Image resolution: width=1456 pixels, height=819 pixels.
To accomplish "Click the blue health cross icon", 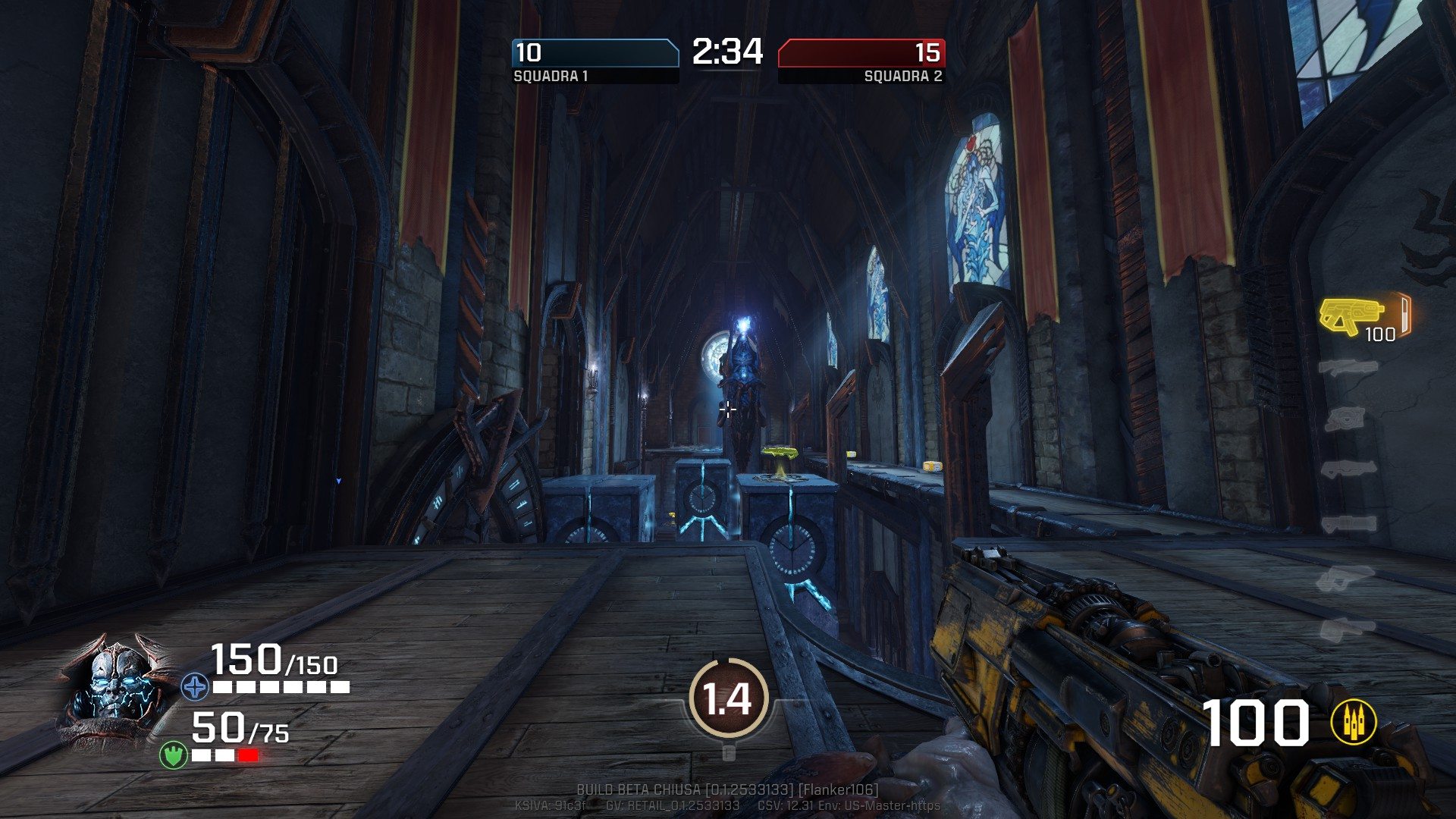I will (195, 687).
